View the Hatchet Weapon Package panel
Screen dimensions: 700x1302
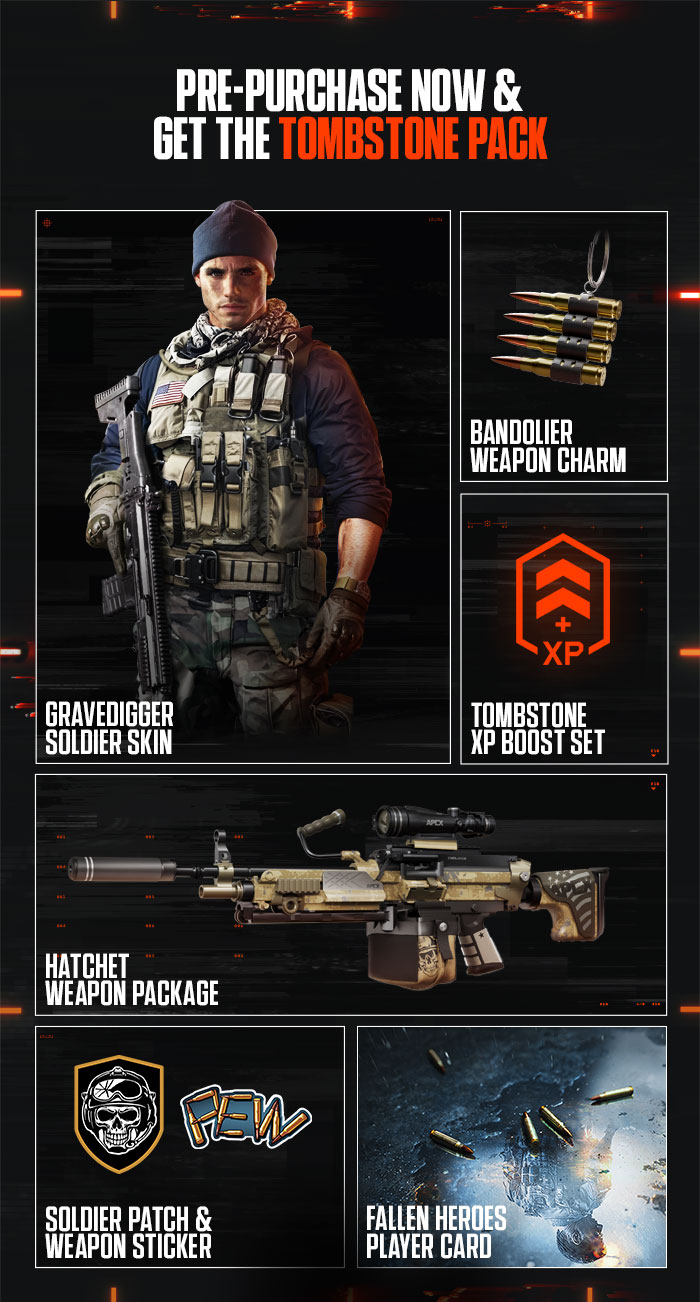(351, 894)
